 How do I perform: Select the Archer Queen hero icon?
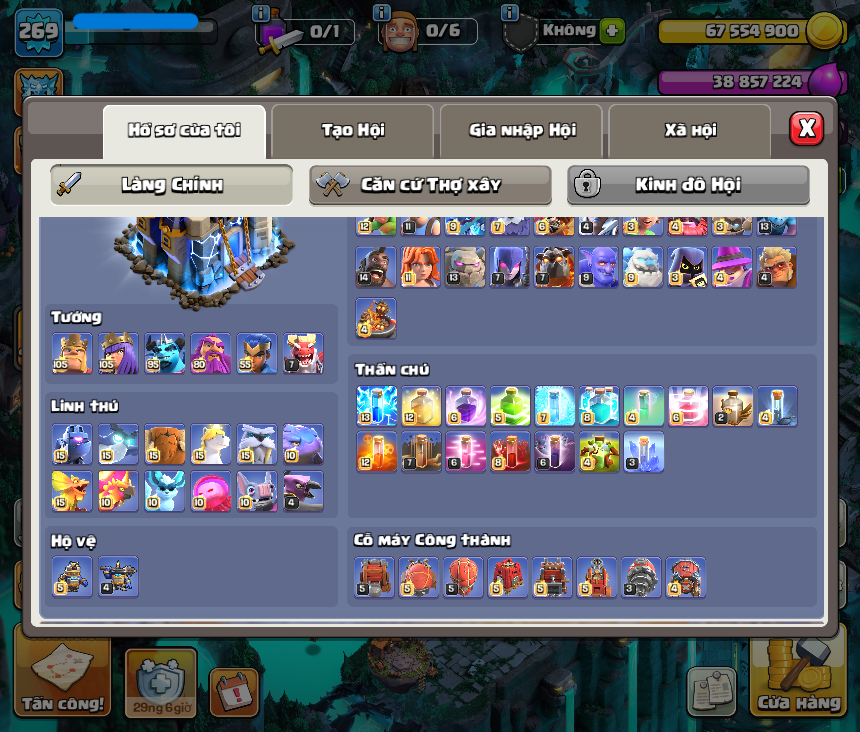[x=118, y=353]
